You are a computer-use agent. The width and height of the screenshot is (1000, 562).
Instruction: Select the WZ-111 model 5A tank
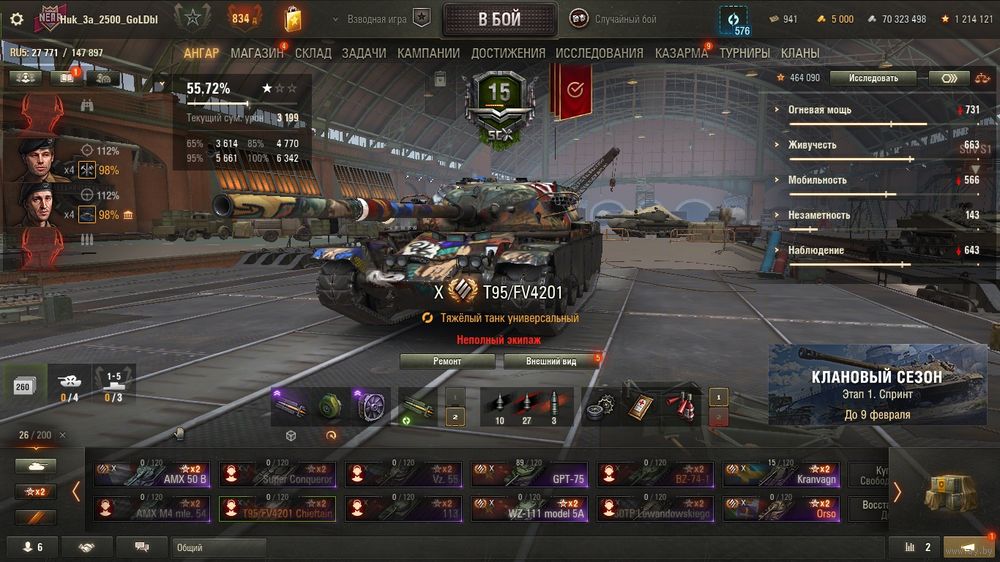point(530,509)
